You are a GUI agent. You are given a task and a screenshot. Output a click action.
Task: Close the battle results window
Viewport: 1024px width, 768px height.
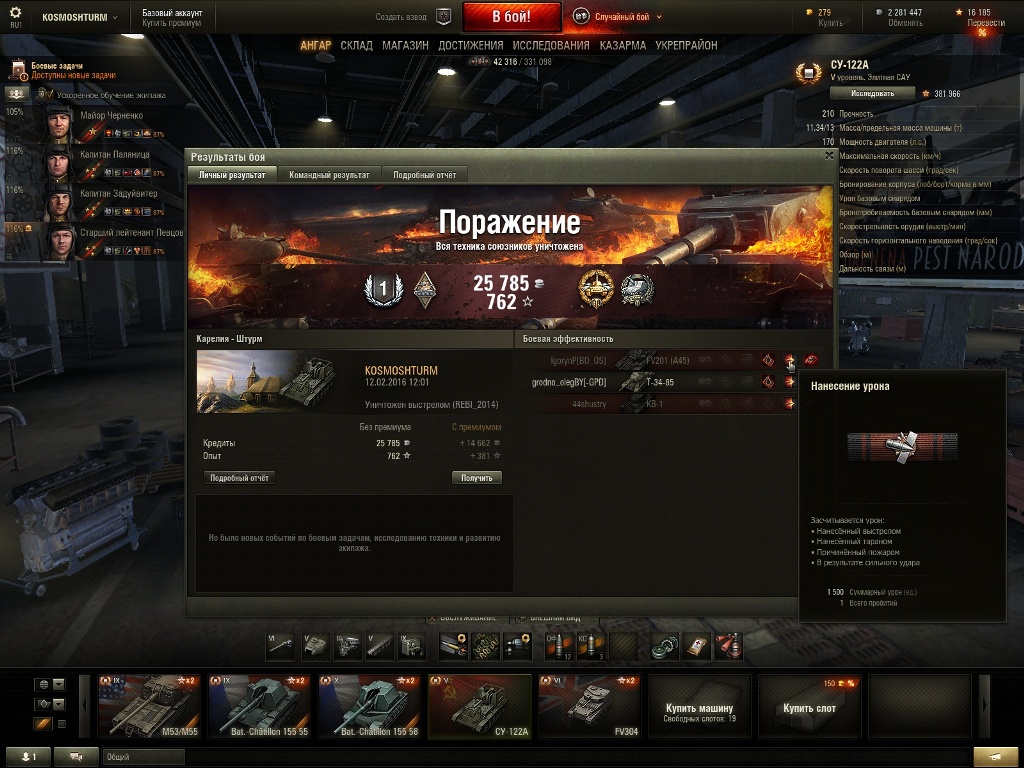click(829, 155)
